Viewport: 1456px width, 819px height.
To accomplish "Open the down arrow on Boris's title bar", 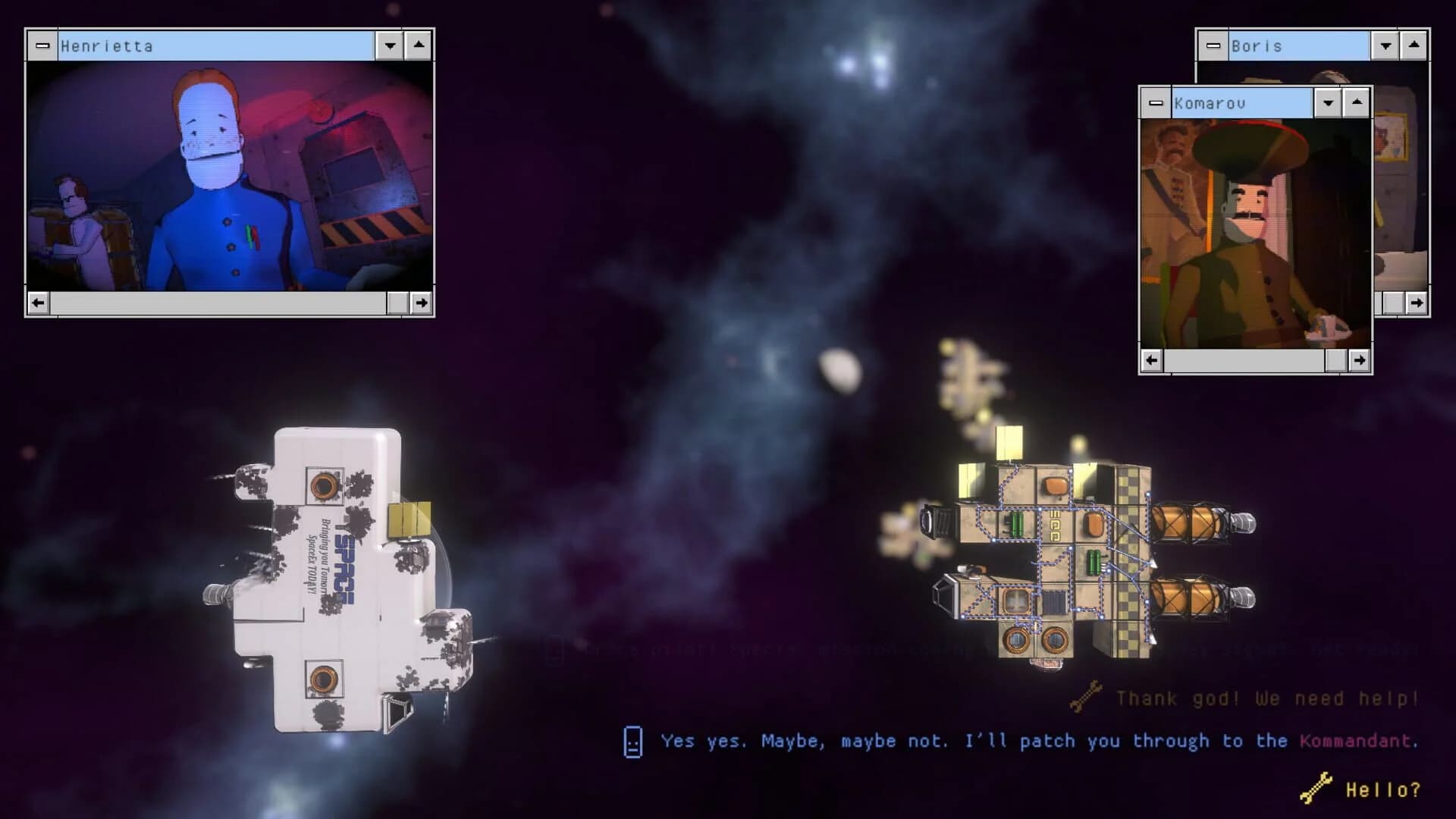I will click(x=1385, y=45).
